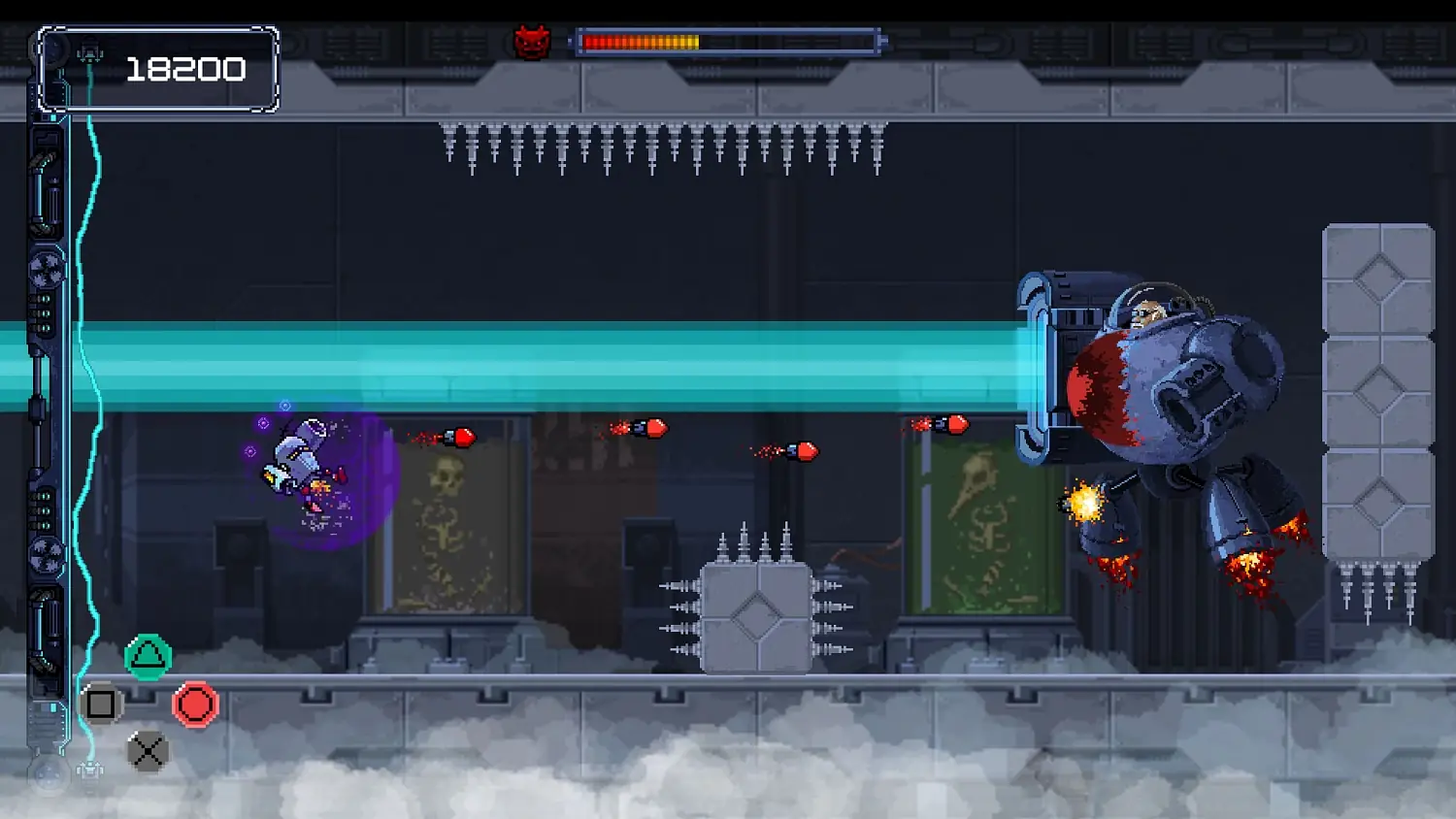Select the green Triangle button prompt

click(148, 657)
